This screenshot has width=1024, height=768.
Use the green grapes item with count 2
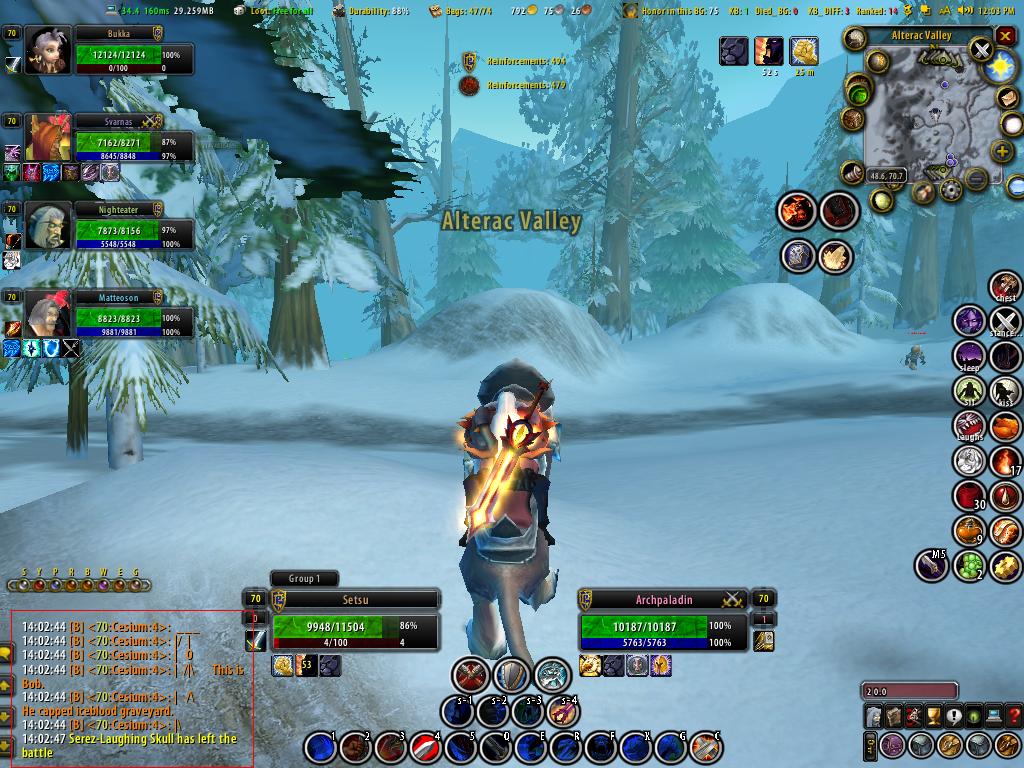(x=969, y=566)
